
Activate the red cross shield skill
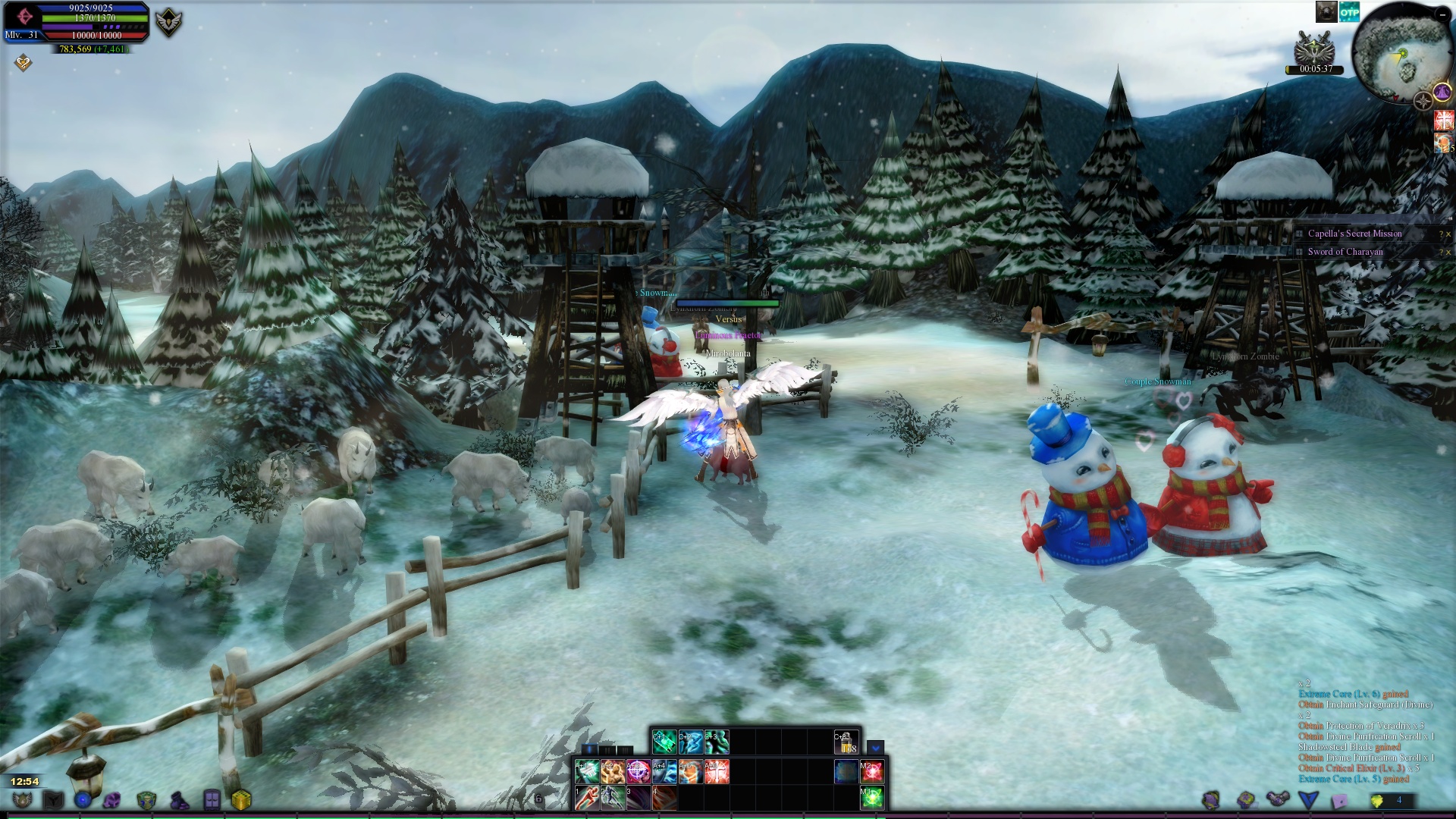[x=717, y=771]
